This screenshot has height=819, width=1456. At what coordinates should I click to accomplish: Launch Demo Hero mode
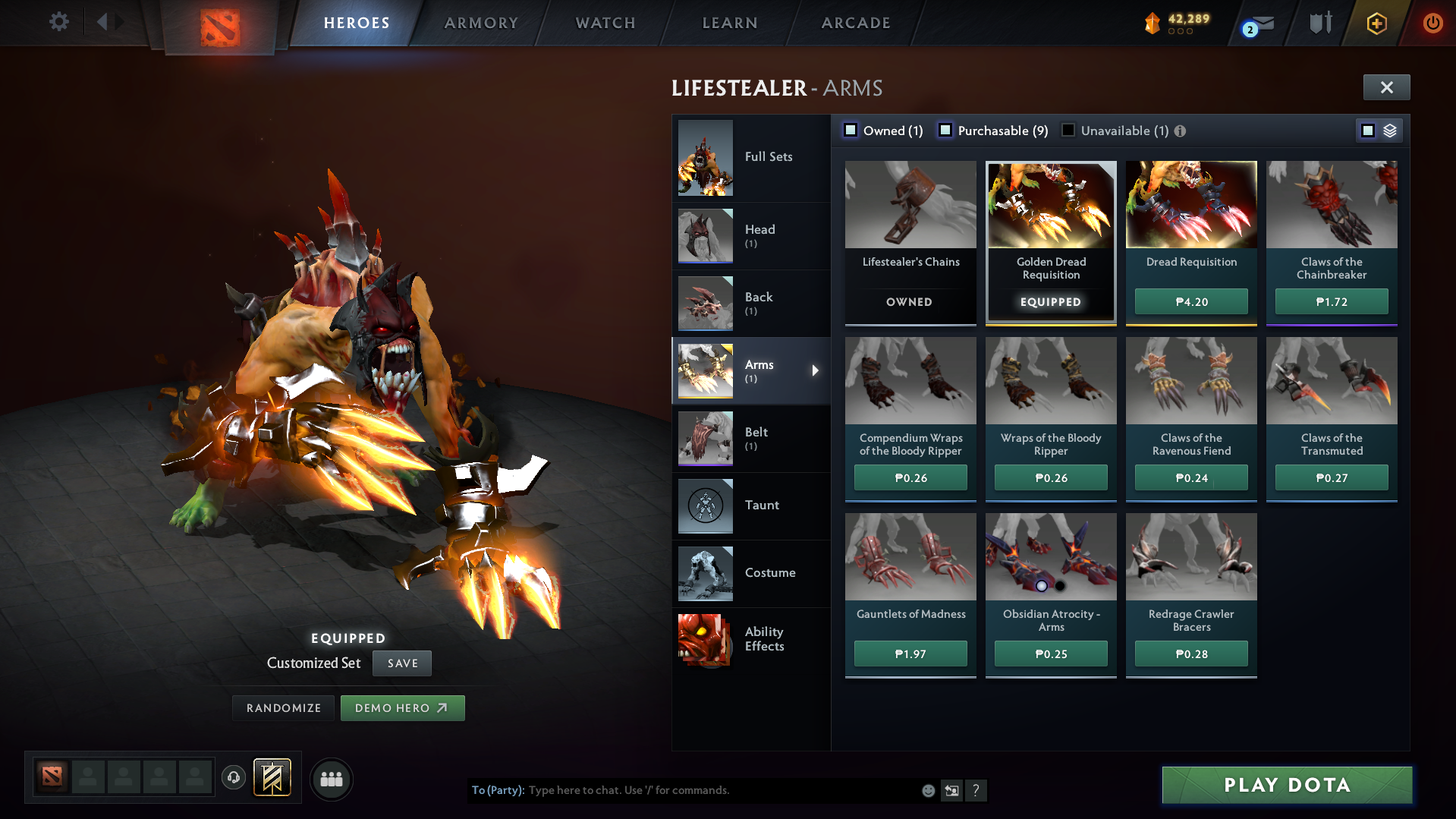pyautogui.click(x=402, y=707)
